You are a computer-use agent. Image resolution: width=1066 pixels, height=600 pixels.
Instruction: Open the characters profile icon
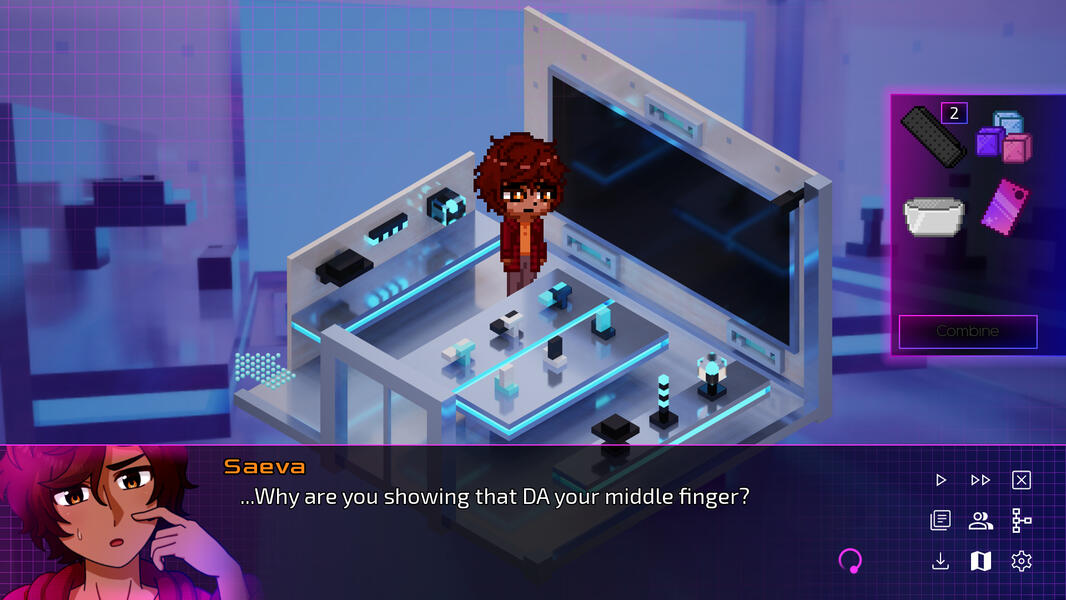(x=980, y=520)
